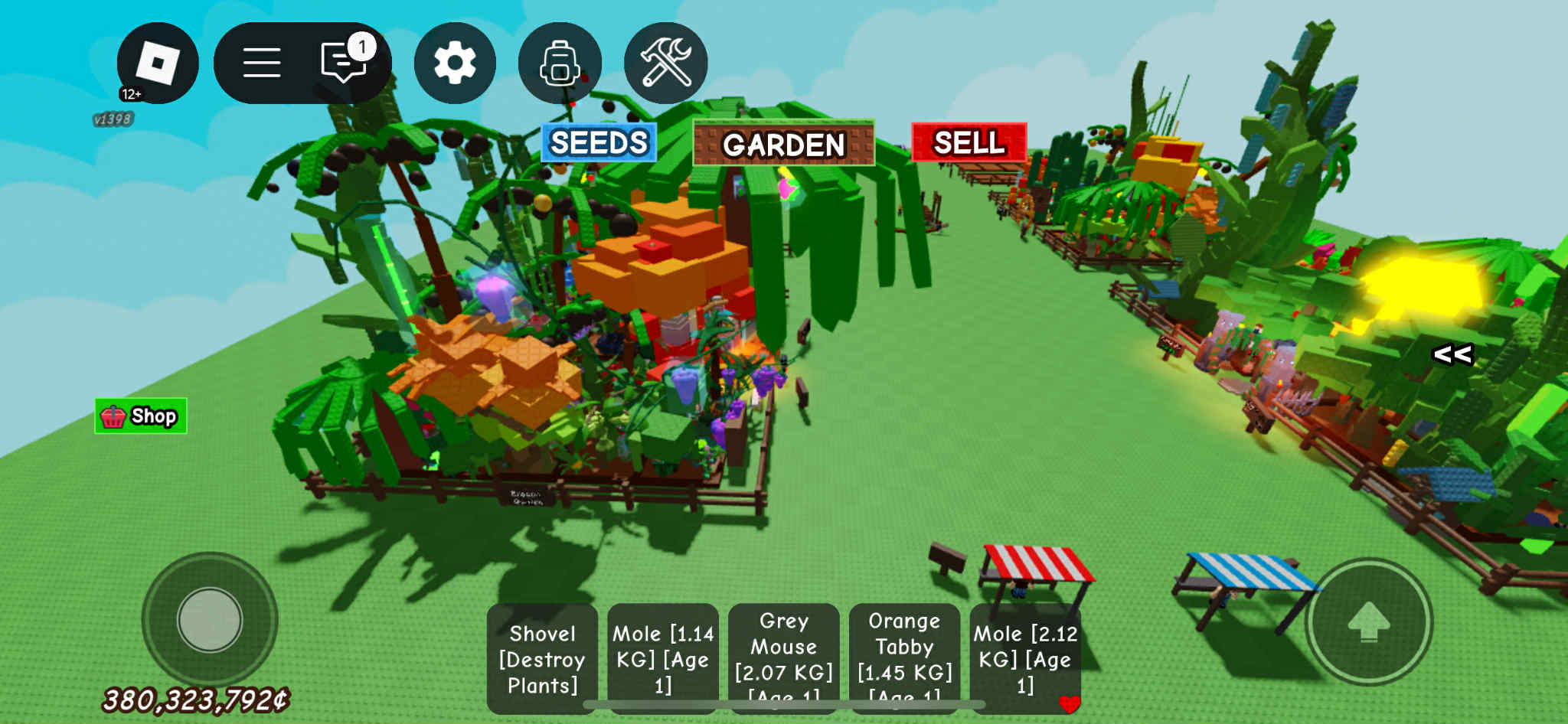Select the Shovel Destroy Plants slot
The image size is (1568, 724).
(x=542, y=659)
